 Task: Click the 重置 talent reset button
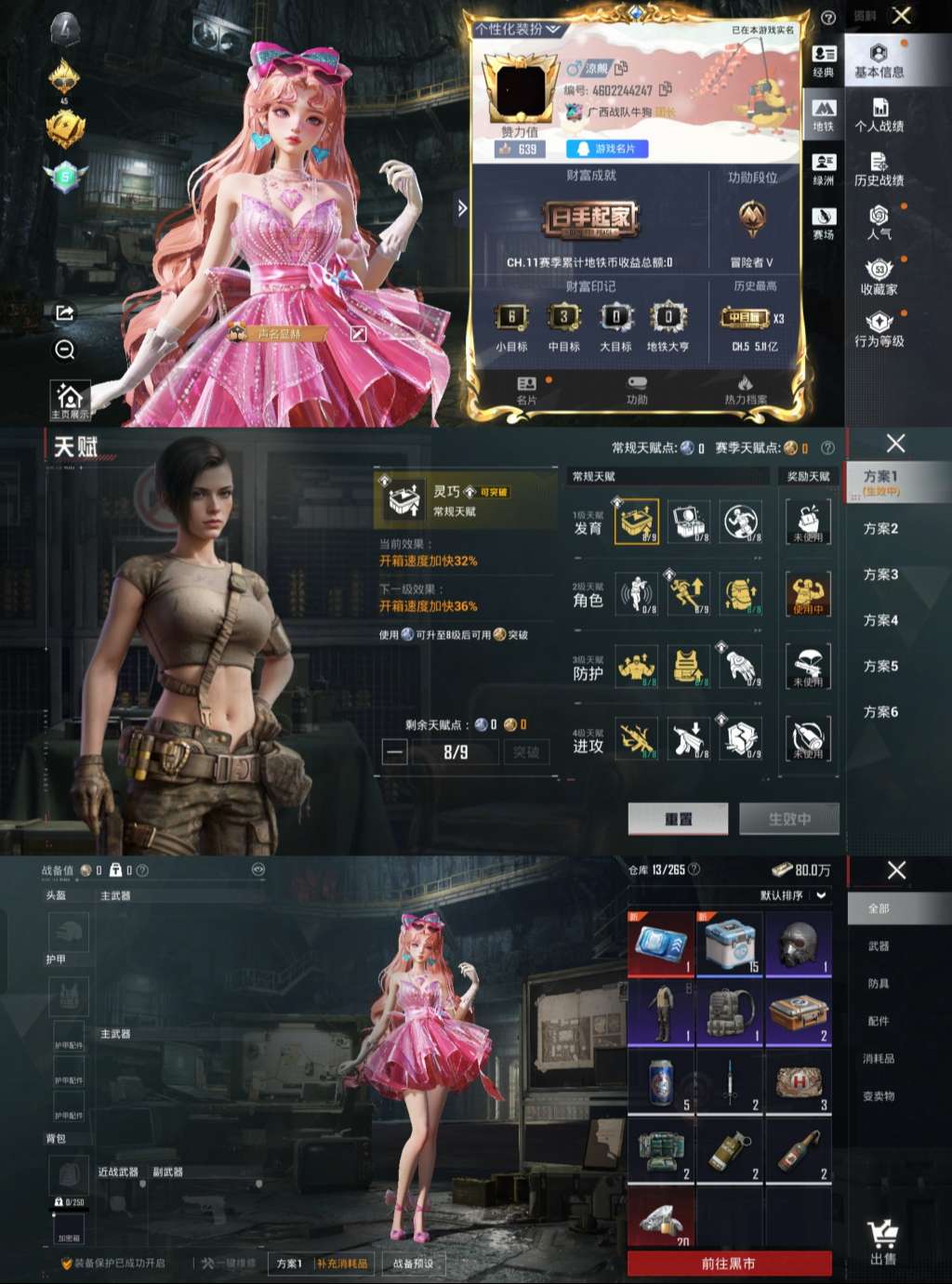tap(678, 819)
